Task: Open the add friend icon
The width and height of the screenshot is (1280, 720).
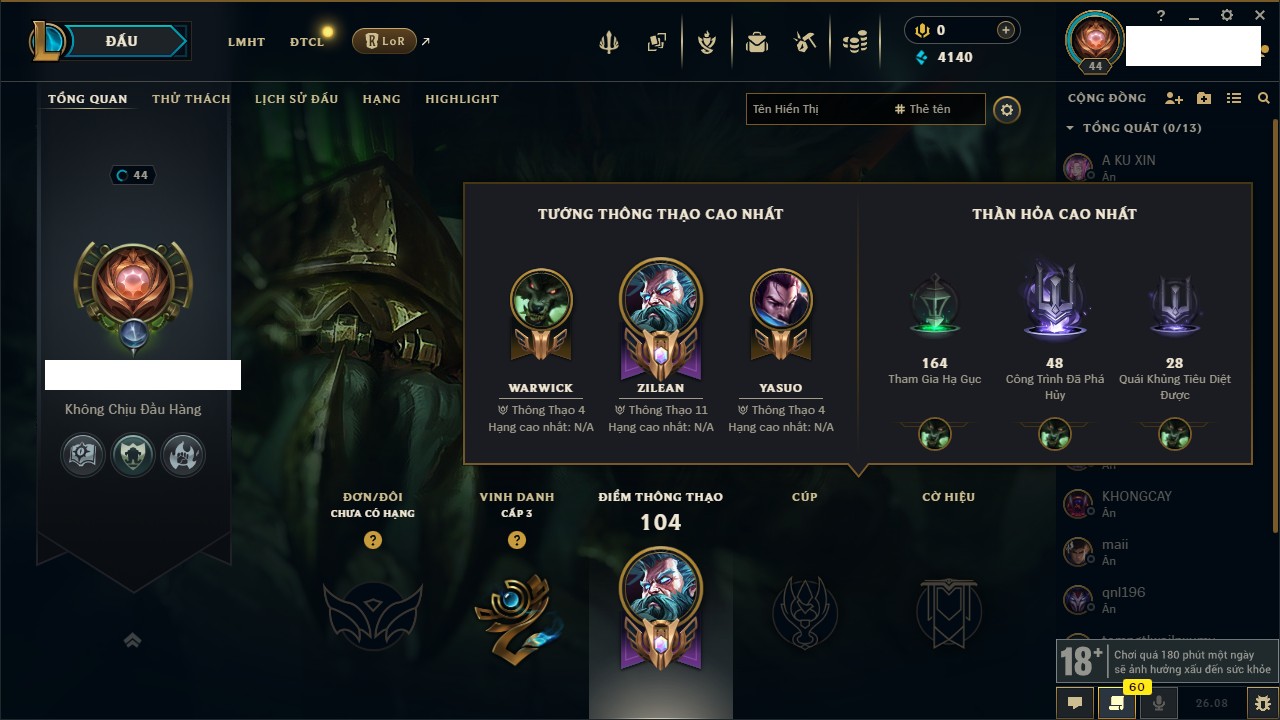Action: coord(1174,98)
